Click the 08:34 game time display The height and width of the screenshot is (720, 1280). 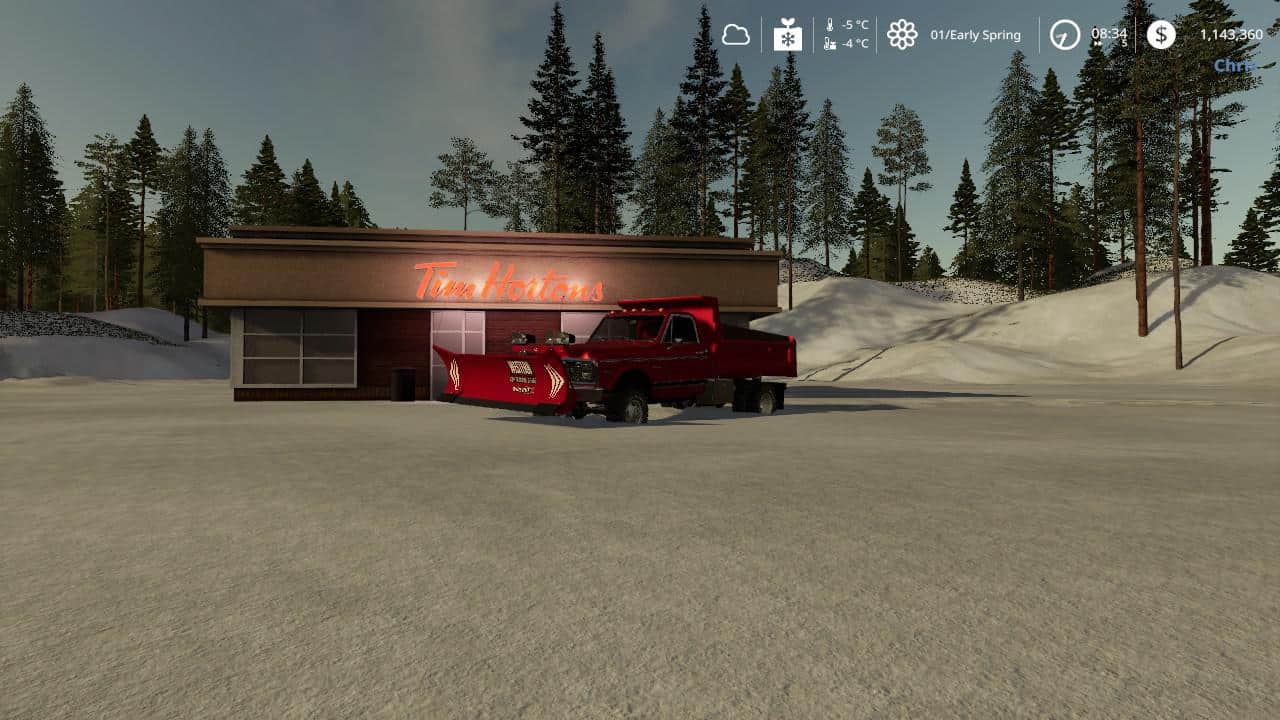point(1108,33)
